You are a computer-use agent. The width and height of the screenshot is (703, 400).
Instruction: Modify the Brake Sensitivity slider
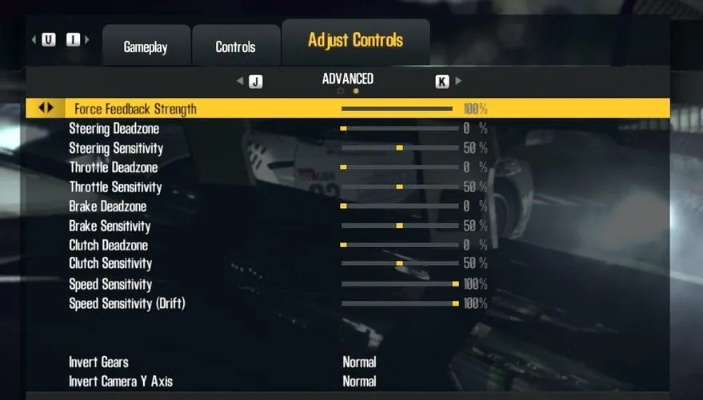pyautogui.click(x=398, y=226)
